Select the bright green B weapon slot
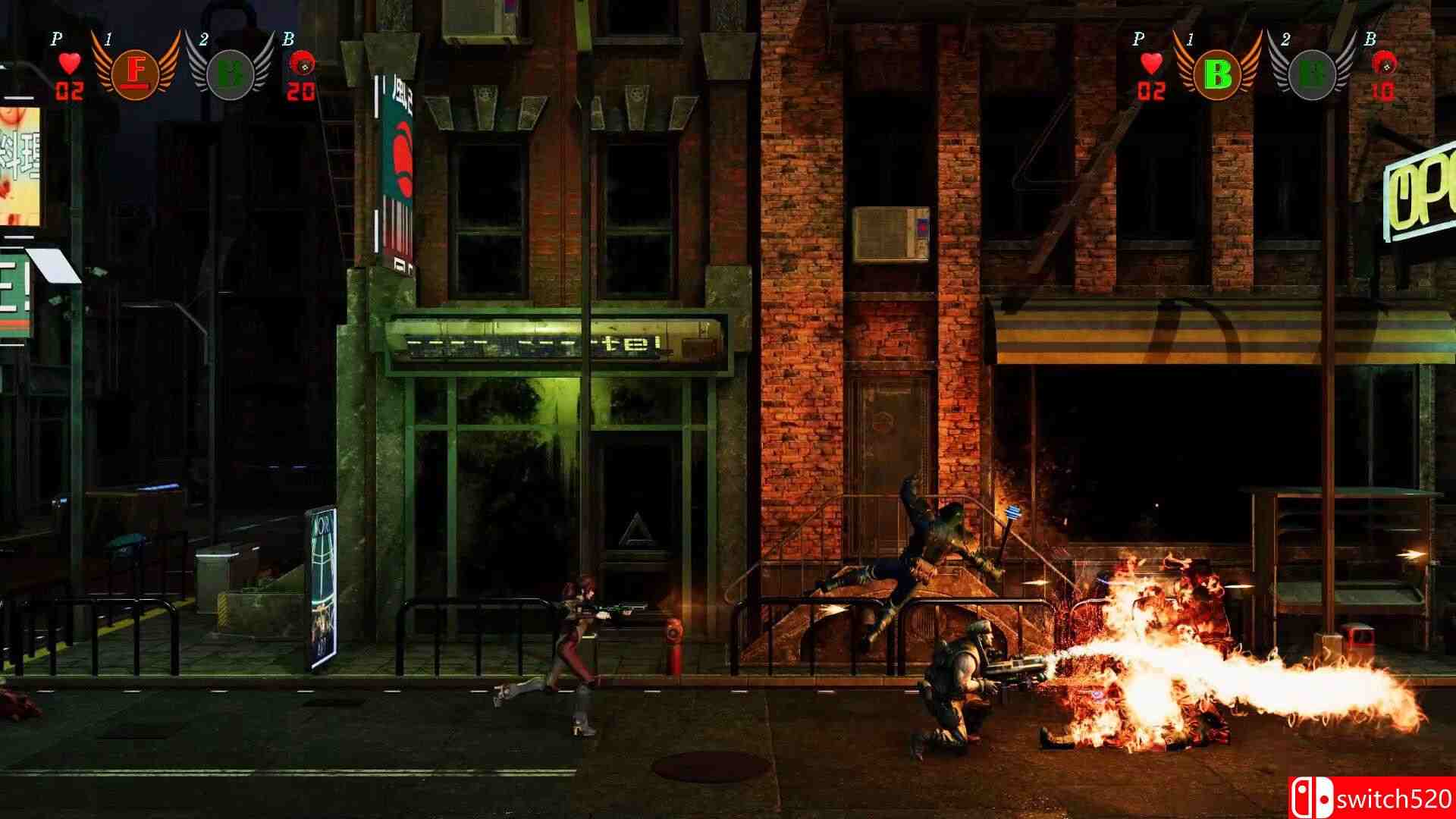The width and height of the screenshot is (1456, 819). click(x=1217, y=74)
